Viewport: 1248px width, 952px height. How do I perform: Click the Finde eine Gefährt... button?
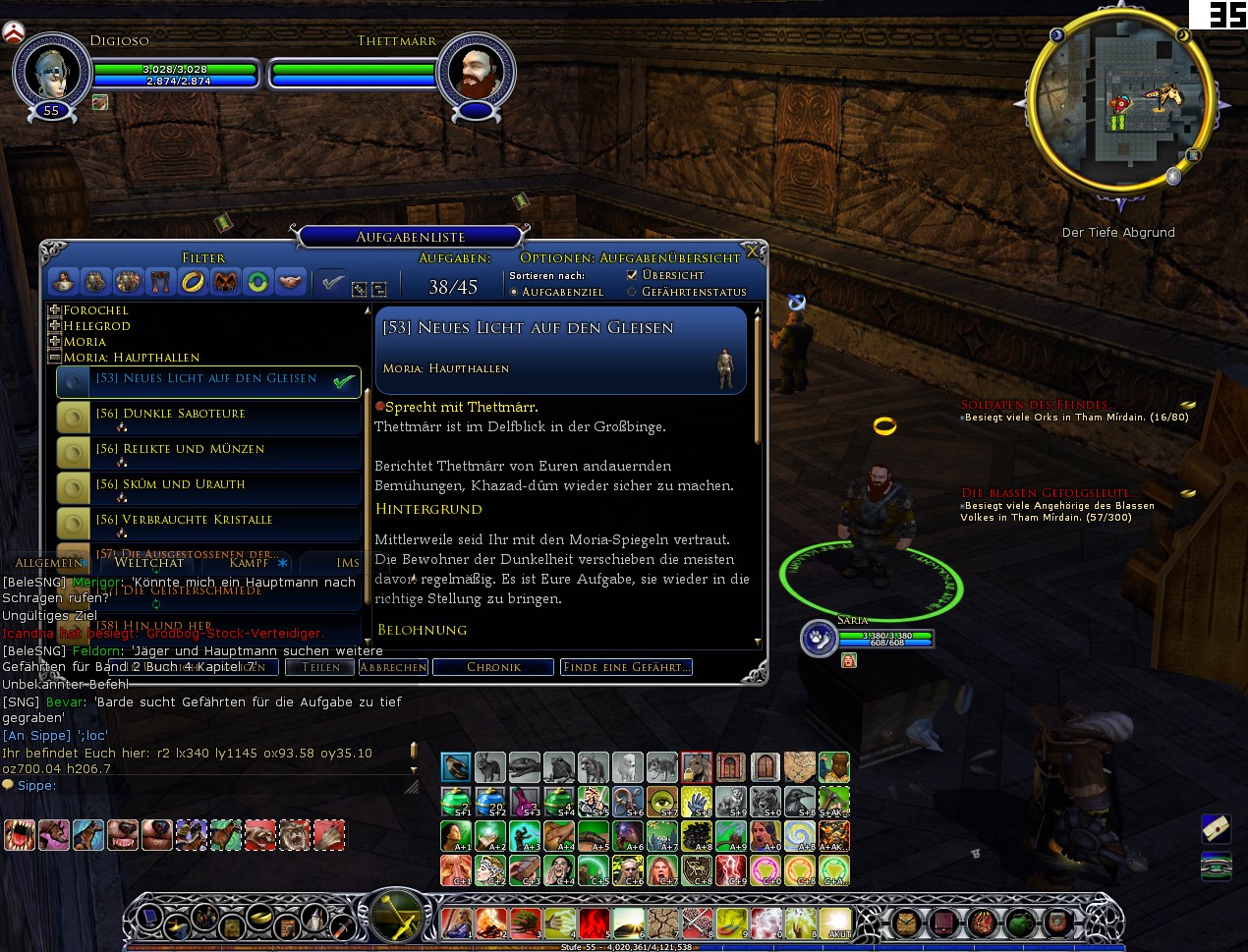pos(626,667)
